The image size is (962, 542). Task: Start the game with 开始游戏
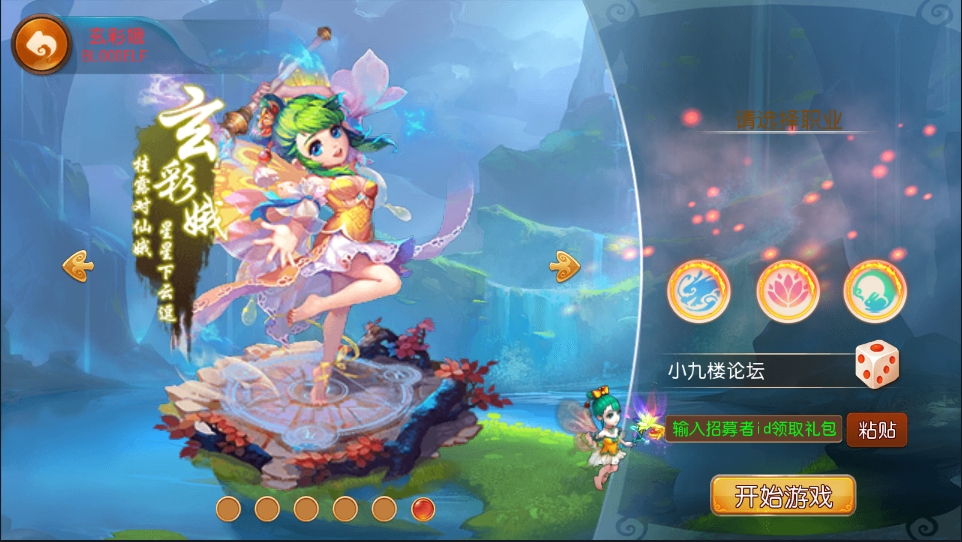783,496
